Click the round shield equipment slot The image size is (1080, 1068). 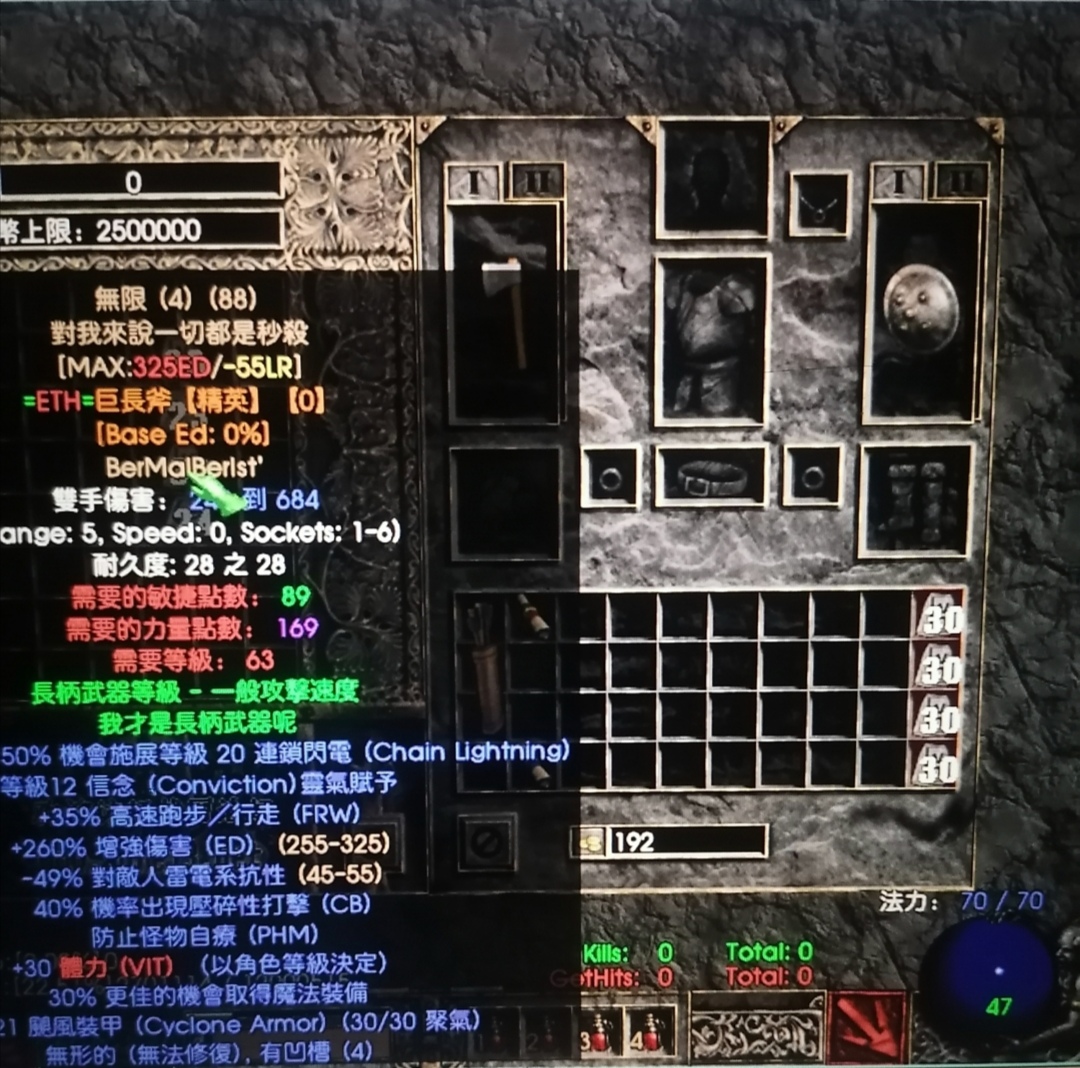(x=921, y=309)
